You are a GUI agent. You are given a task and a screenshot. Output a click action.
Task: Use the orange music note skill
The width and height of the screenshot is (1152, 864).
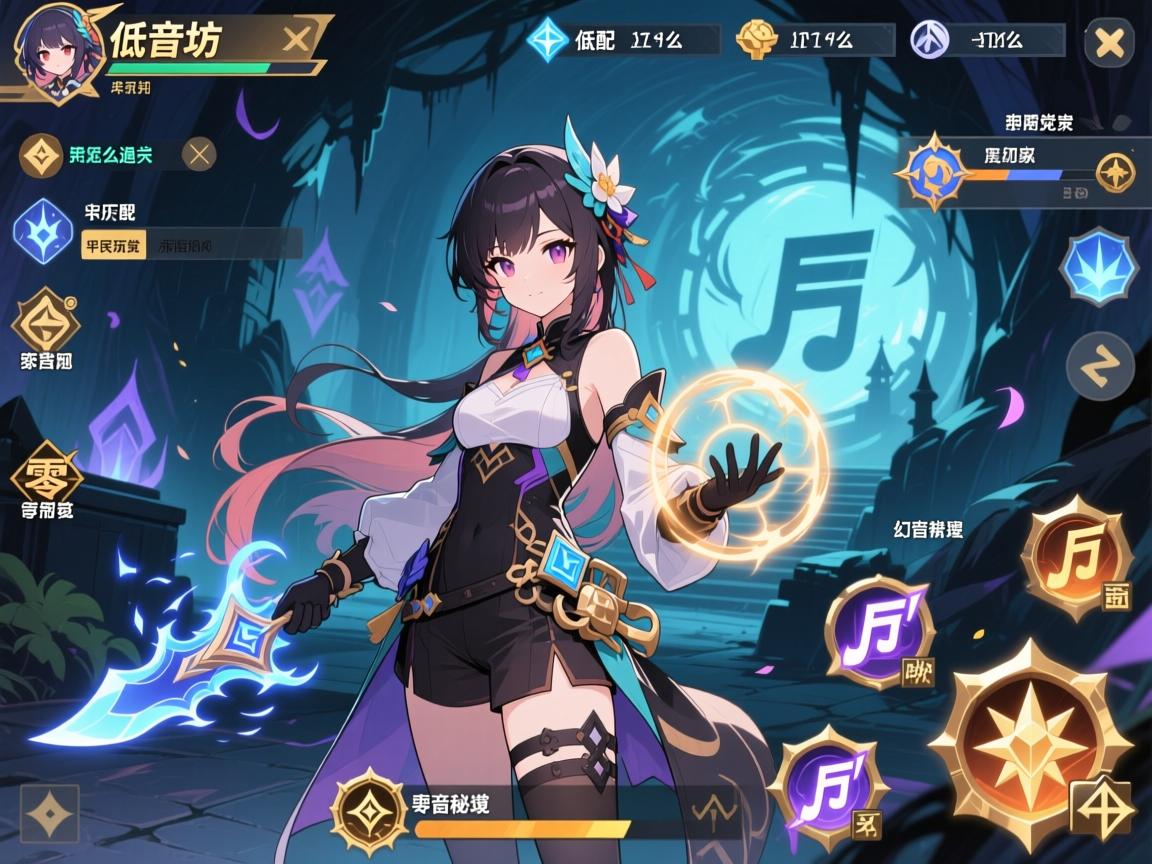[1075, 555]
